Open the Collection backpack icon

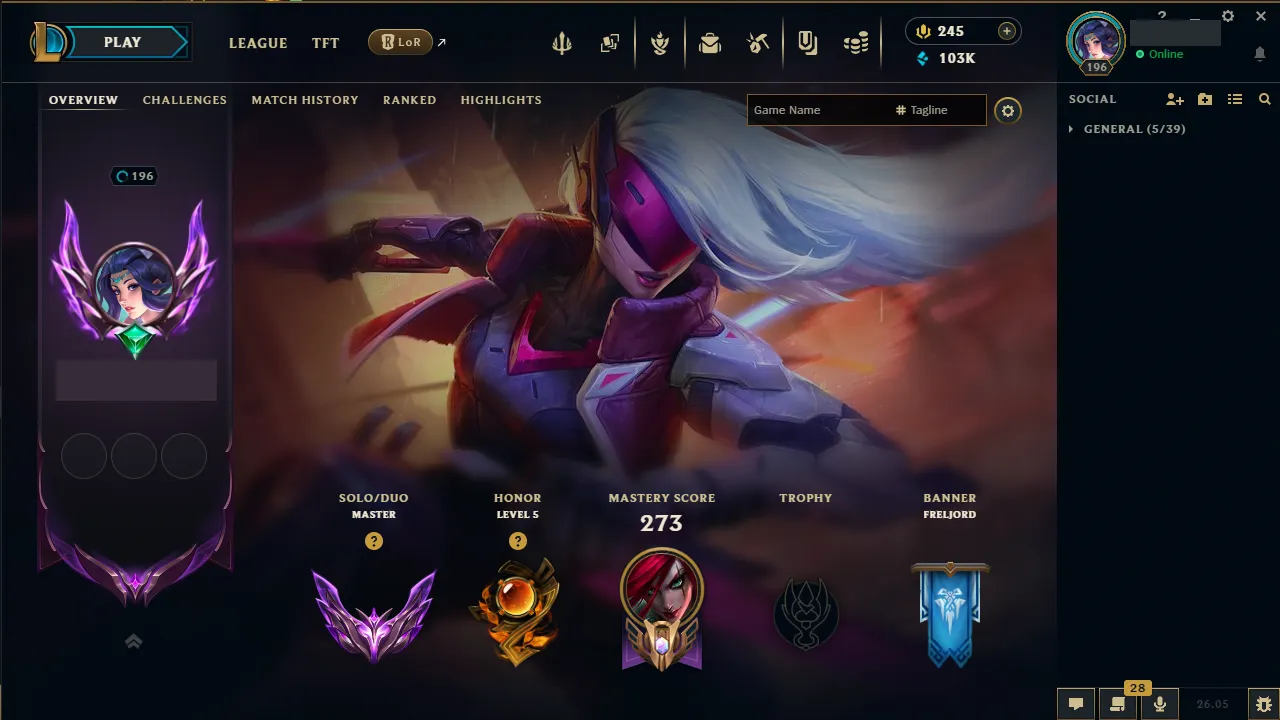710,42
